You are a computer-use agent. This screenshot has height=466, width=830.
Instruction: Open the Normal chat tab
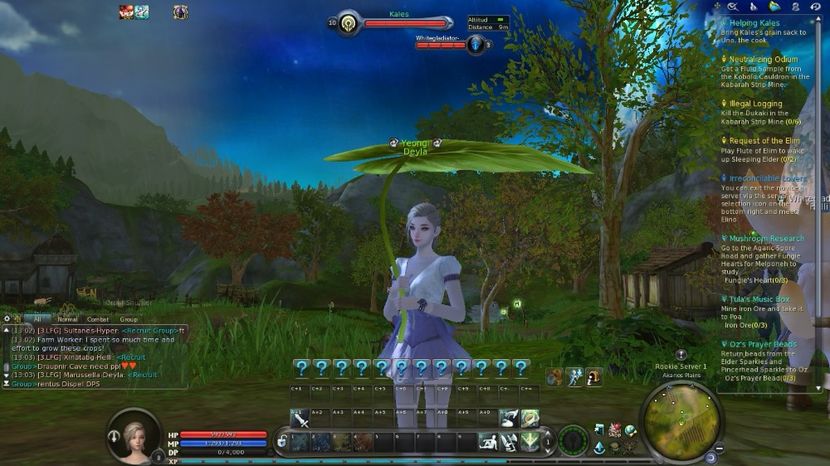(x=68, y=318)
